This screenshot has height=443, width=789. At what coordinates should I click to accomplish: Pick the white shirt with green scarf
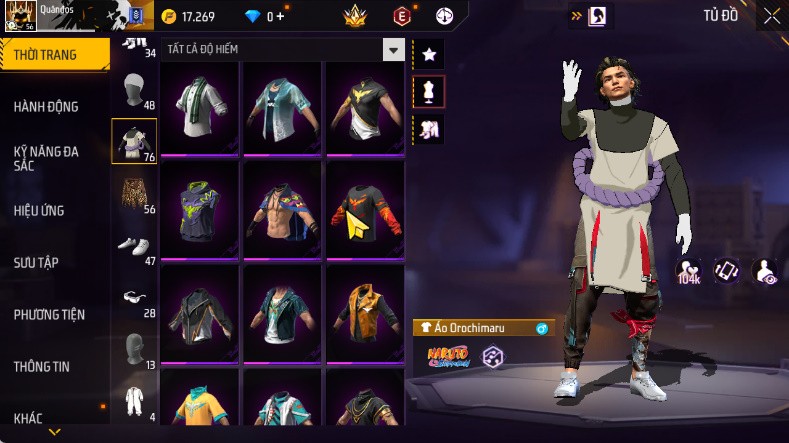[x=198, y=106]
